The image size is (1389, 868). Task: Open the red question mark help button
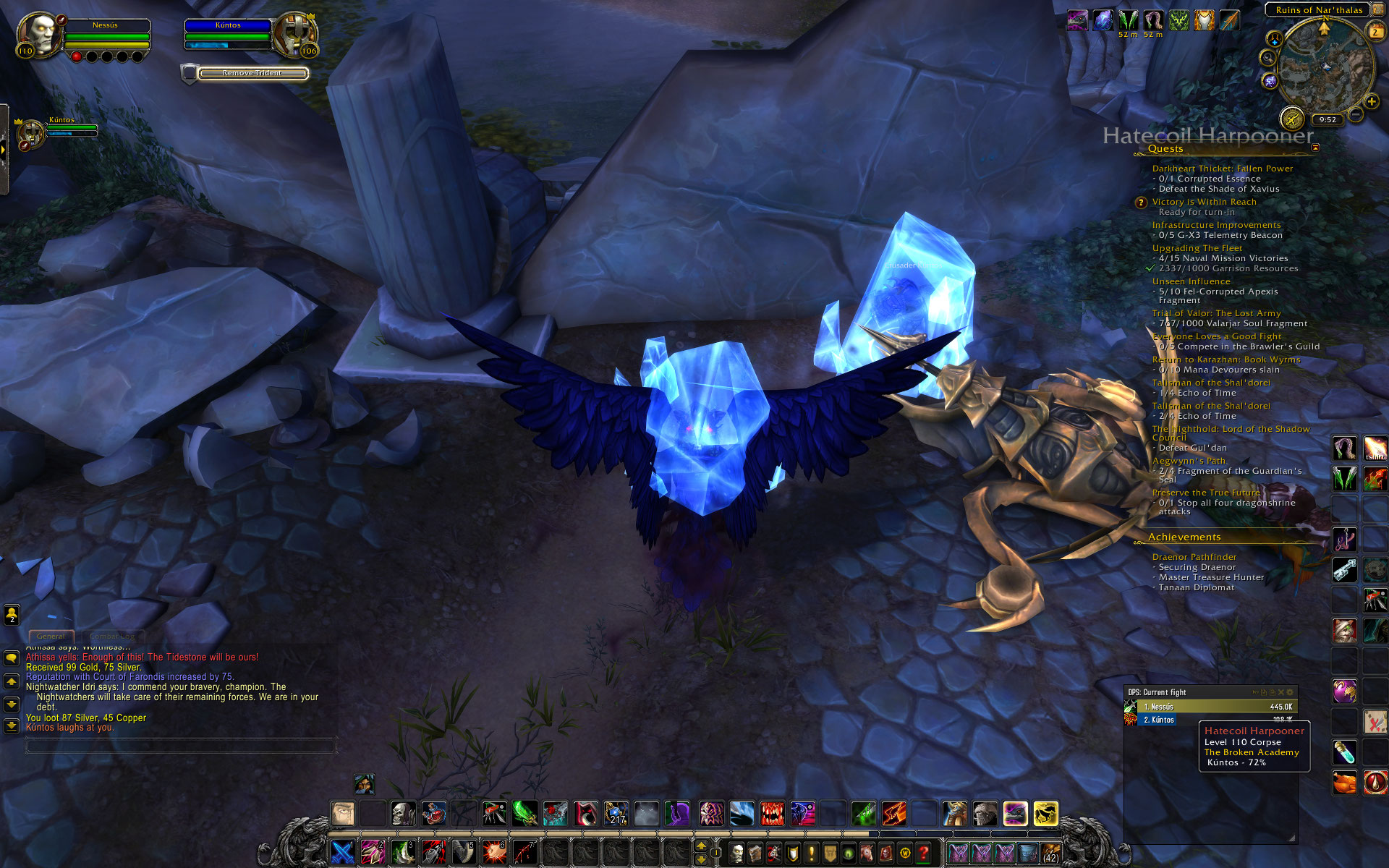click(923, 854)
